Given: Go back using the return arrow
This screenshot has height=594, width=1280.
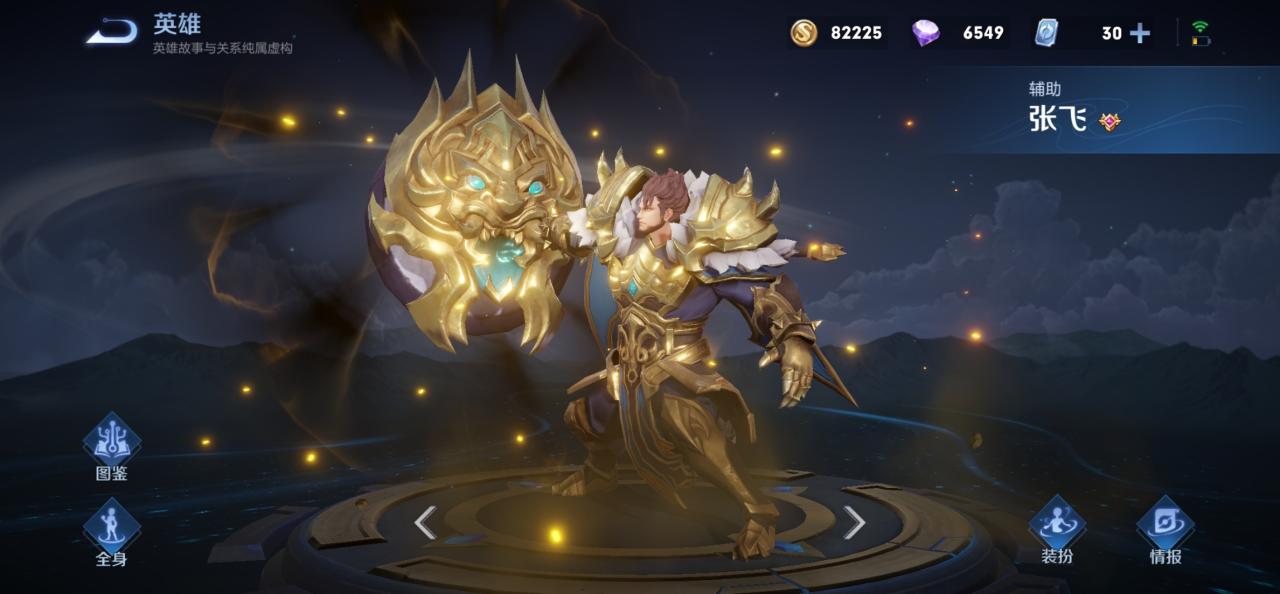Looking at the screenshot, I should coord(111,32).
